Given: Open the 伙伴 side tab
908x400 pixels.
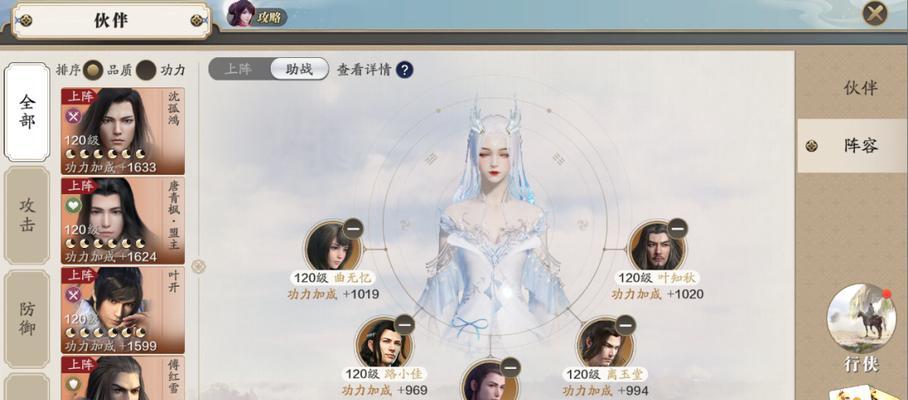Looking at the screenshot, I should [x=859, y=88].
